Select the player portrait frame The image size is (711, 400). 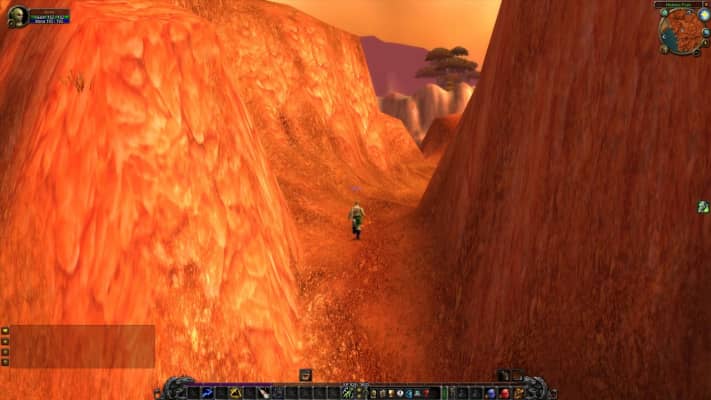[16, 16]
